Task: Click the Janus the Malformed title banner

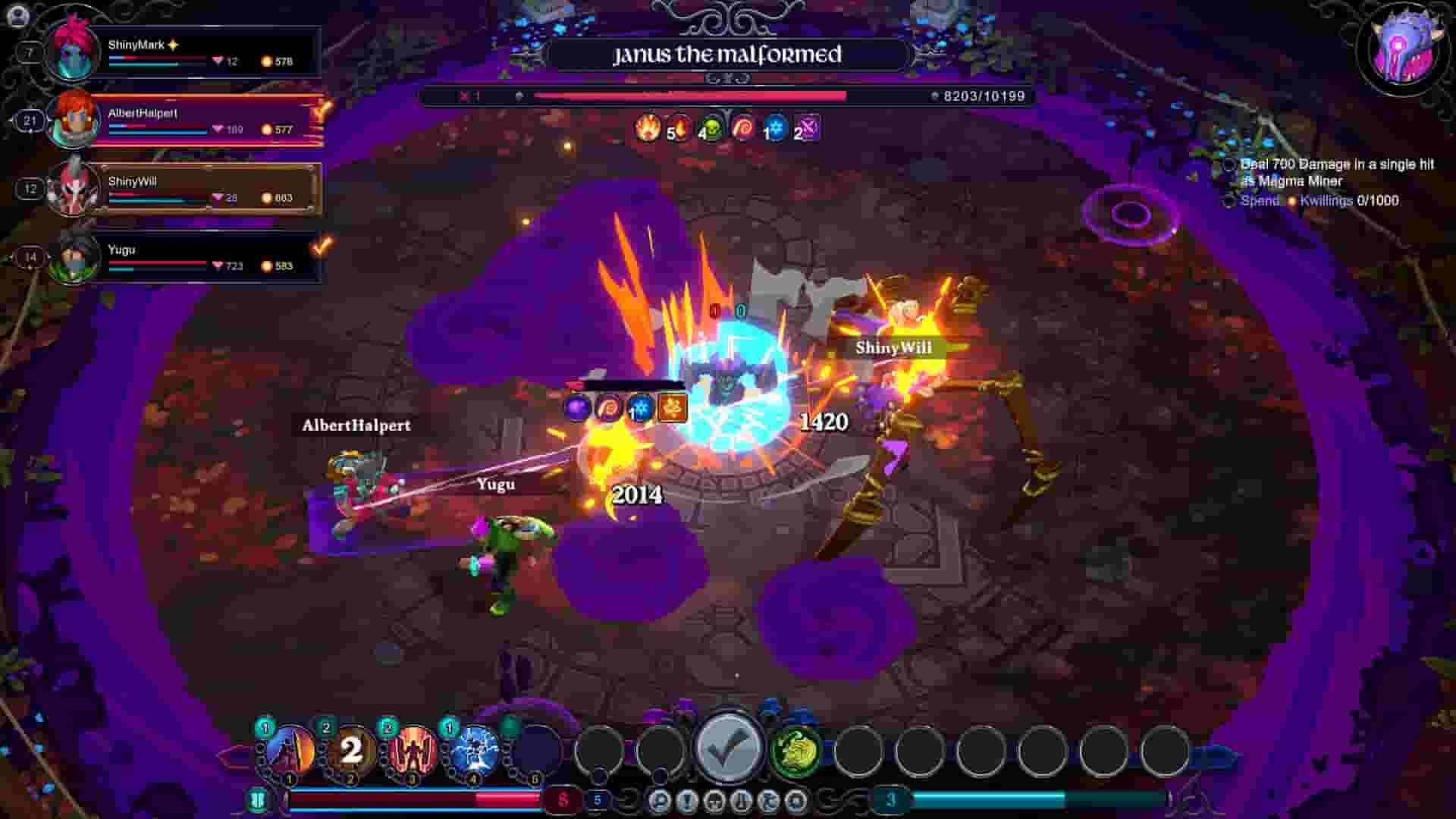Action: [728, 55]
